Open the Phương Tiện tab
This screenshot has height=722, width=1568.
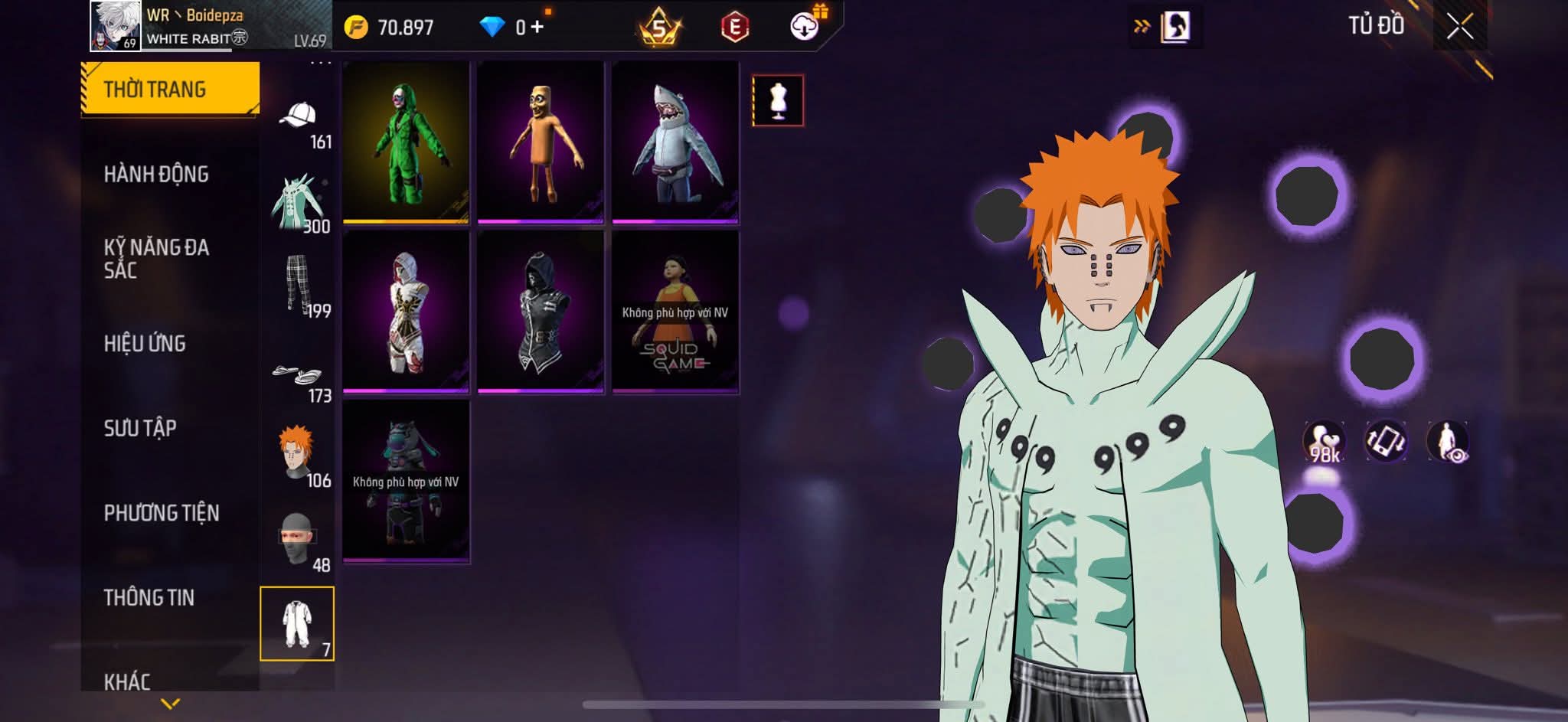point(162,513)
